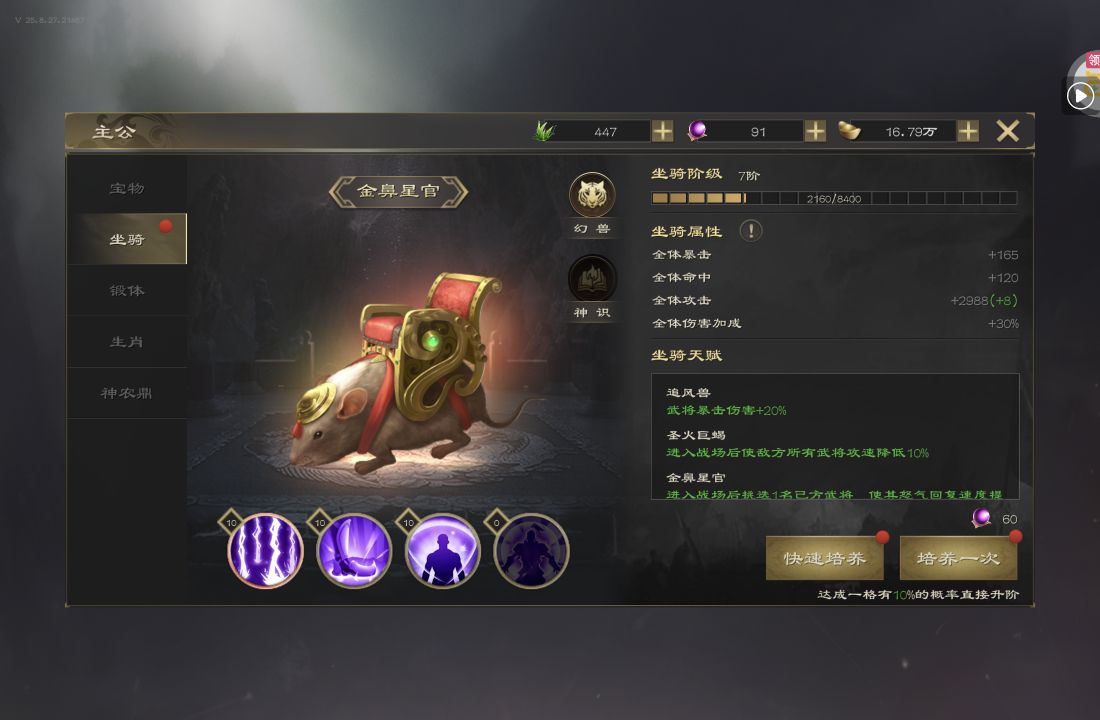Open the 神识 book icon
1100x720 pixels.
click(592, 279)
